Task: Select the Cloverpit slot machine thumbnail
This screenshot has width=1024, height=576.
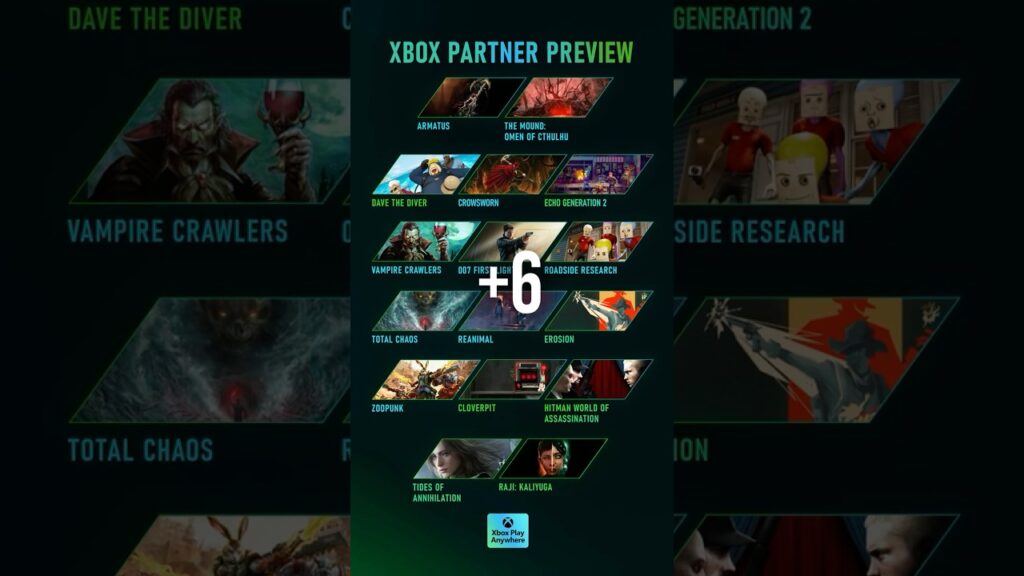Action: pyautogui.click(x=512, y=380)
